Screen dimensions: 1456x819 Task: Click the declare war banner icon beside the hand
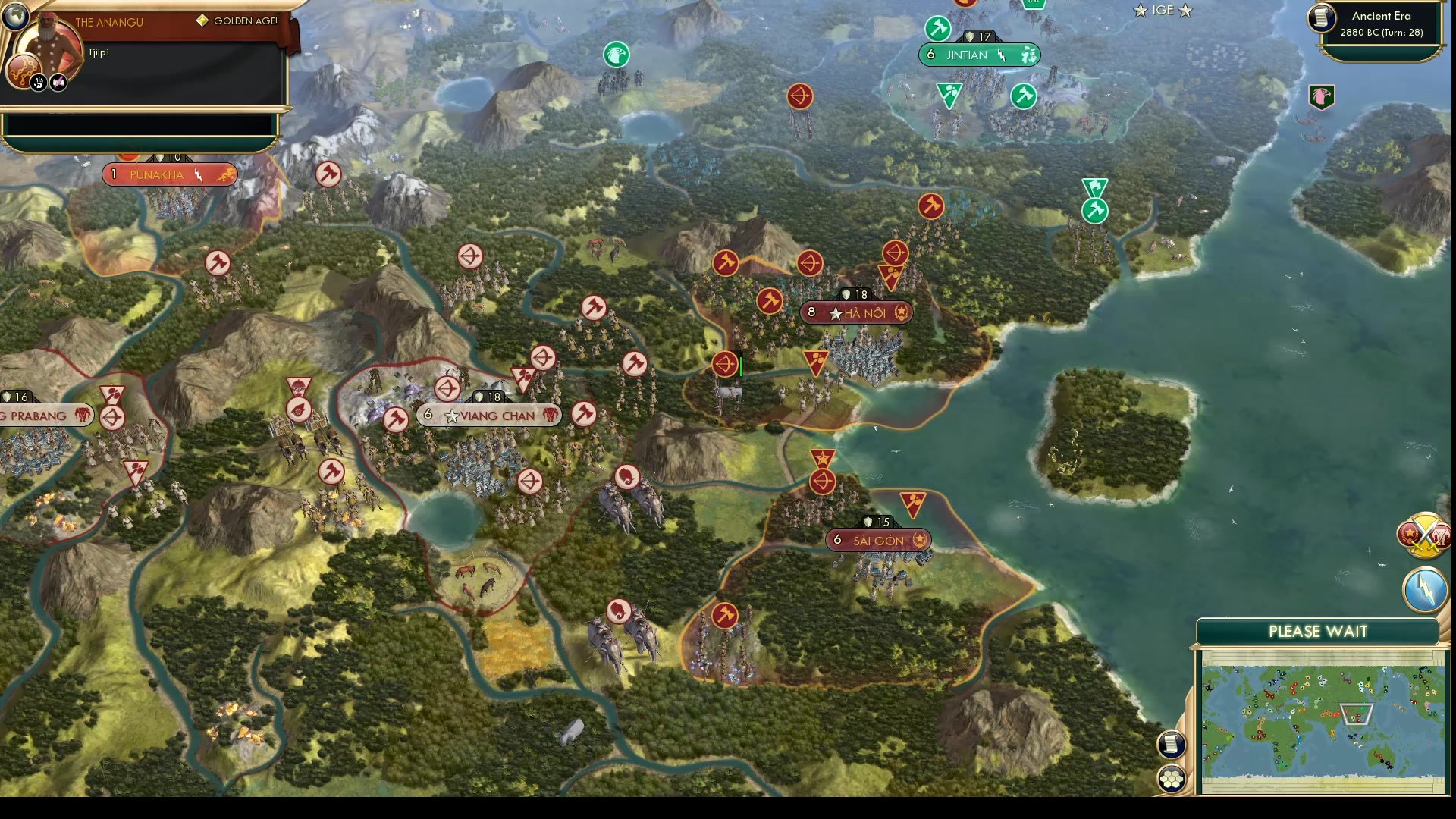(58, 83)
